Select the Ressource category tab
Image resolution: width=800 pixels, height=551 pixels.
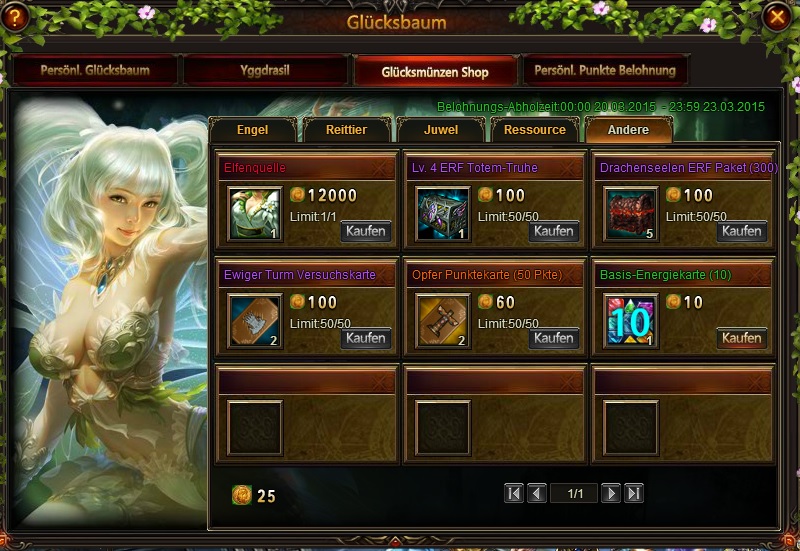[x=534, y=130]
